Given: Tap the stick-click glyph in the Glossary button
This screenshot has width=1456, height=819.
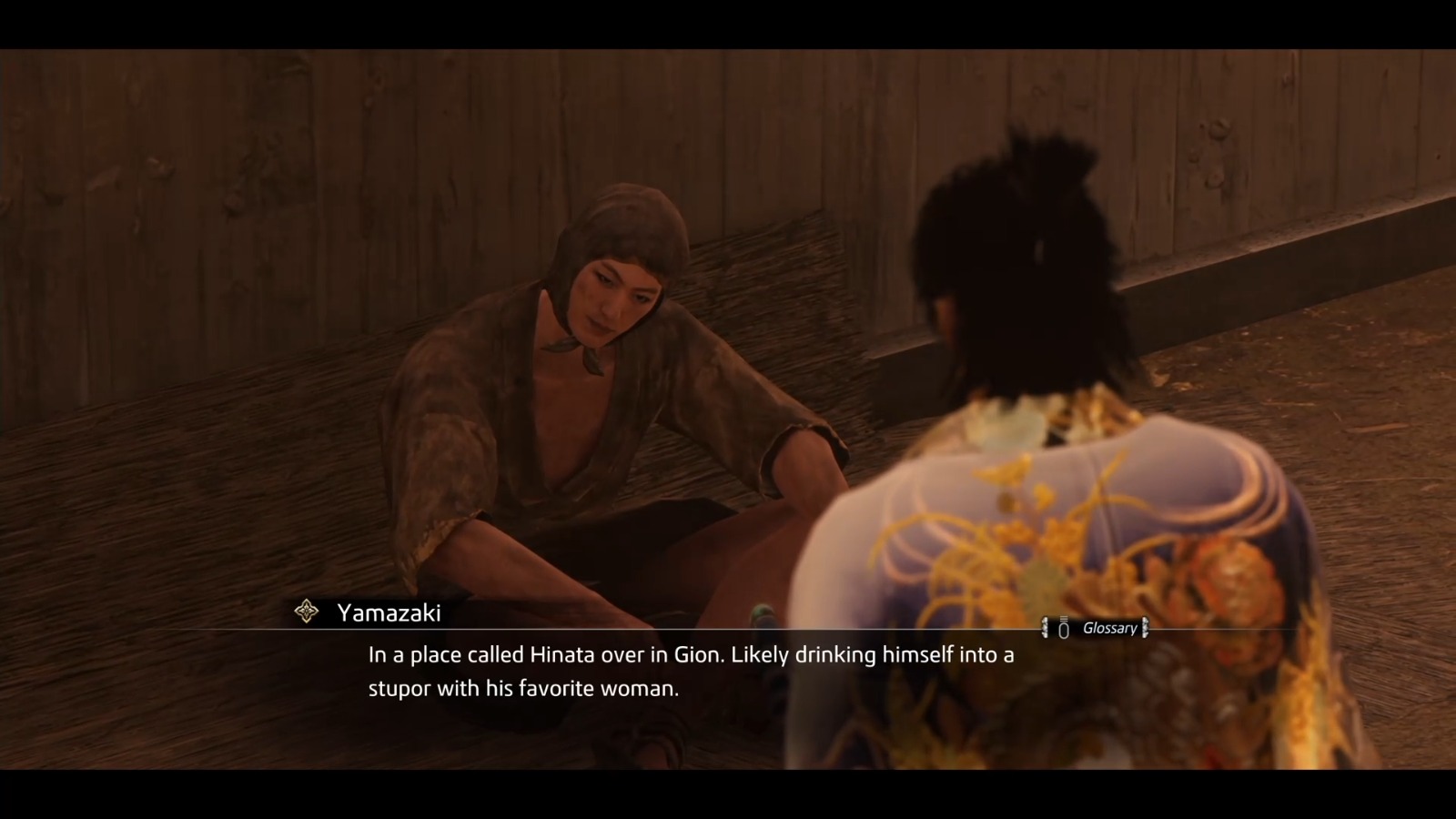Looking at the screenshot, I should pyautogui.click(x=1063, y=628).
